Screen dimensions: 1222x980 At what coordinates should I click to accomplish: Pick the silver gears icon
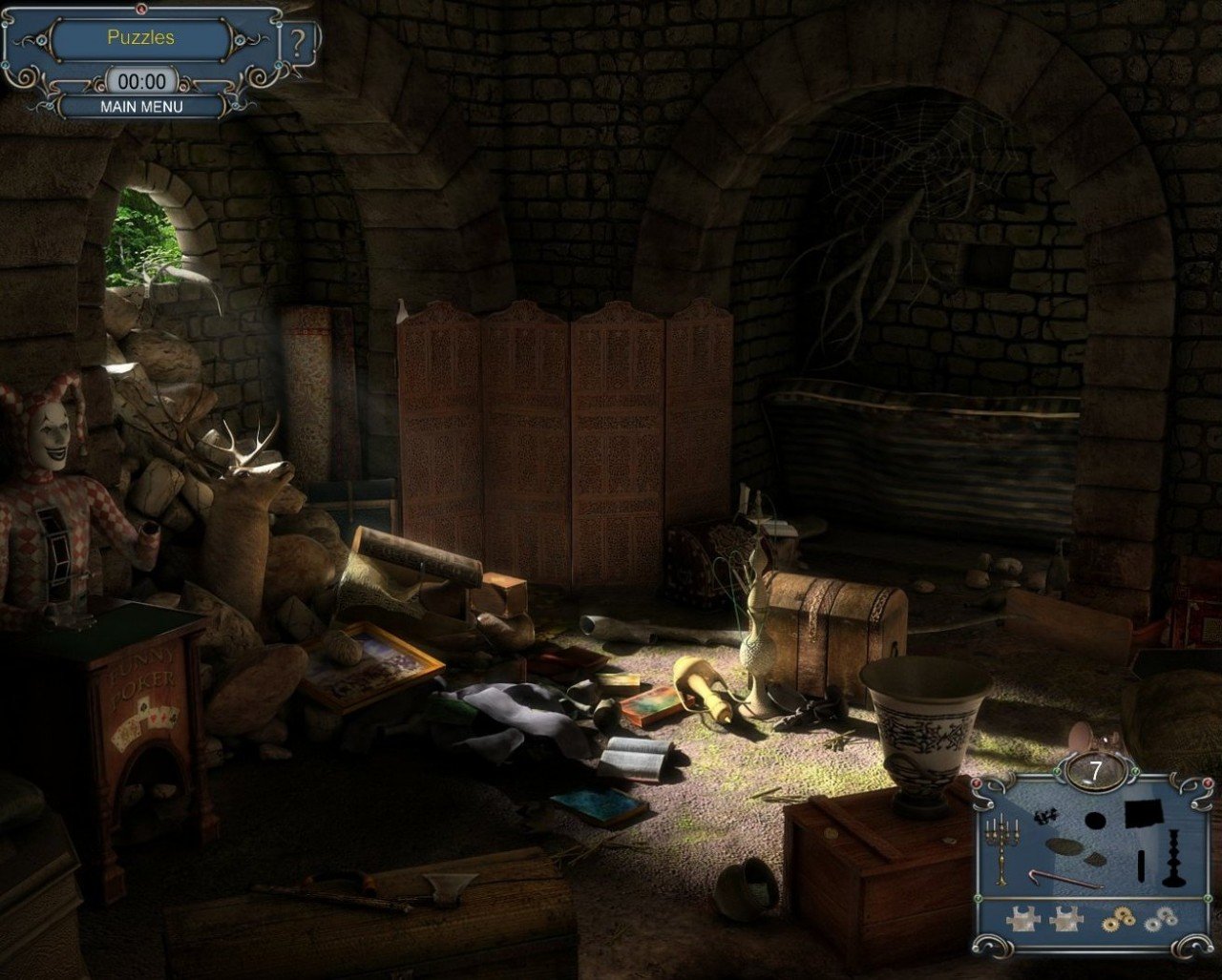pos(1161,920)
